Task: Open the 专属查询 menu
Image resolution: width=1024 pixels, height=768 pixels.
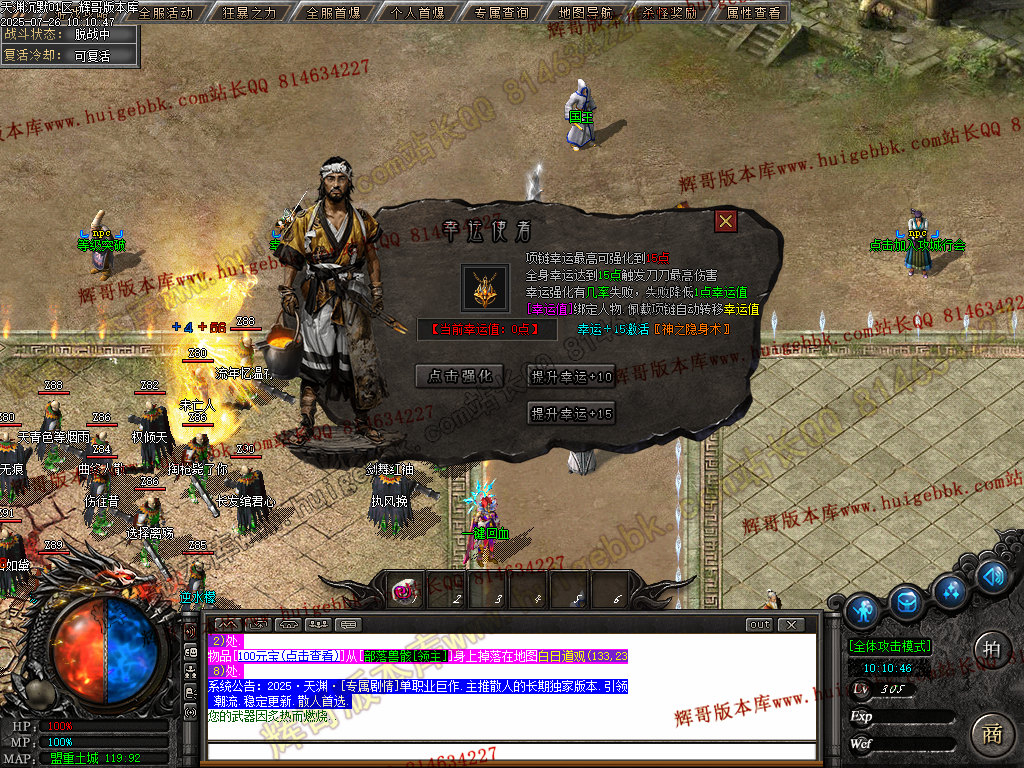Action: pos(502,13)
